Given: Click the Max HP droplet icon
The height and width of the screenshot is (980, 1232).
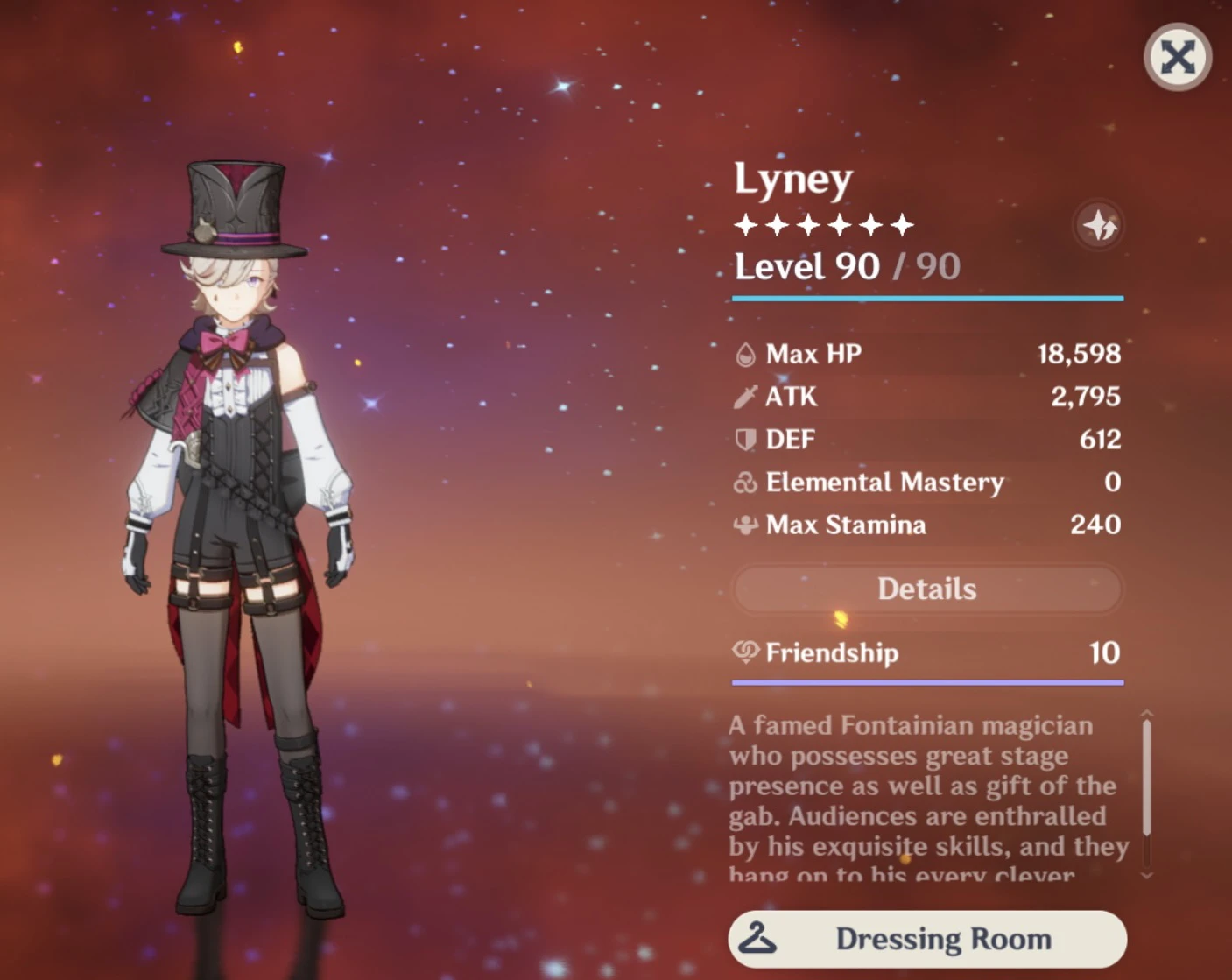Looking at the screenshot, I should click(x=746, y=354).
